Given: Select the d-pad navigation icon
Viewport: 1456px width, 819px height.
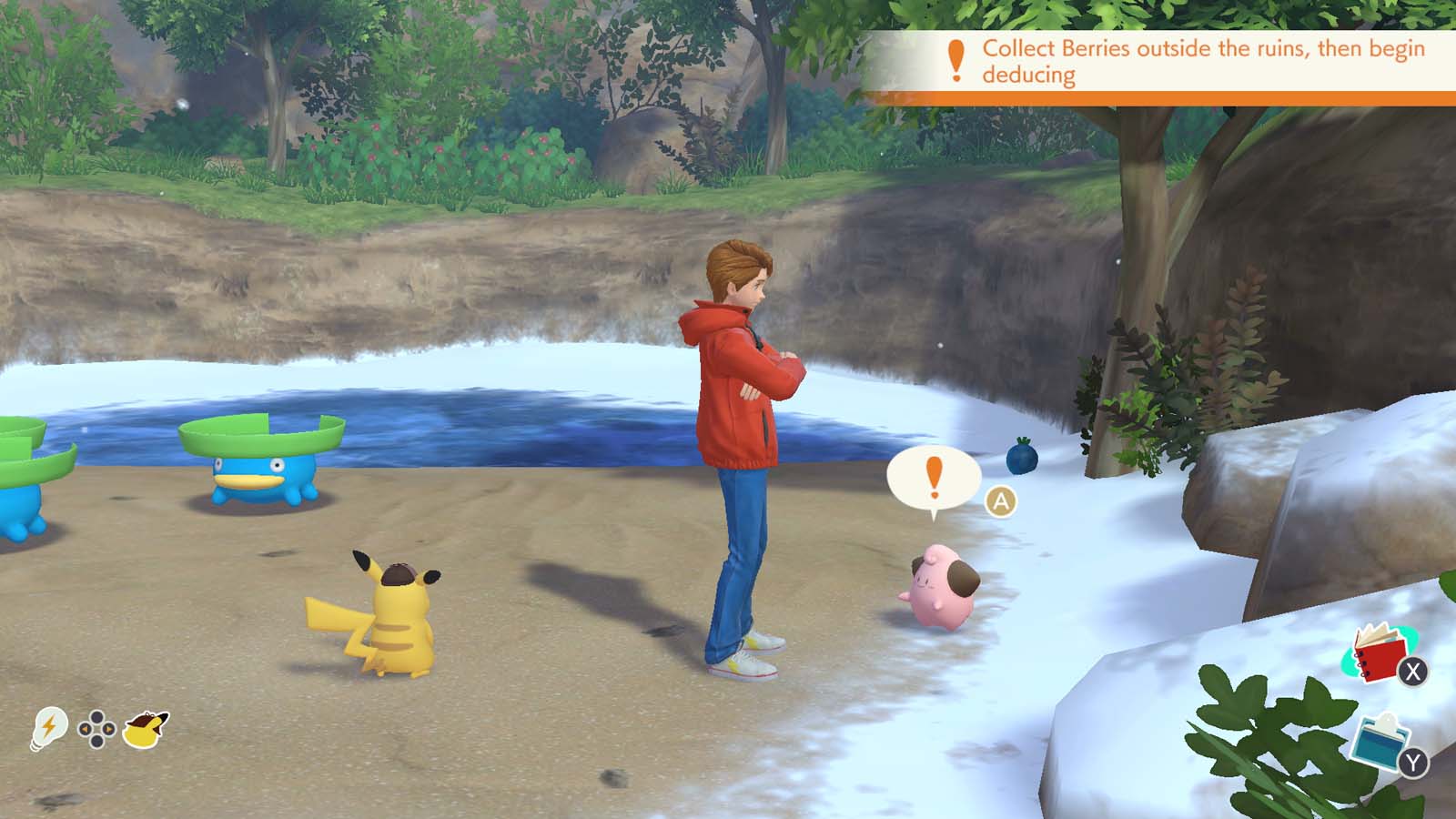Looking at the screenshot, I should (96, 728).
